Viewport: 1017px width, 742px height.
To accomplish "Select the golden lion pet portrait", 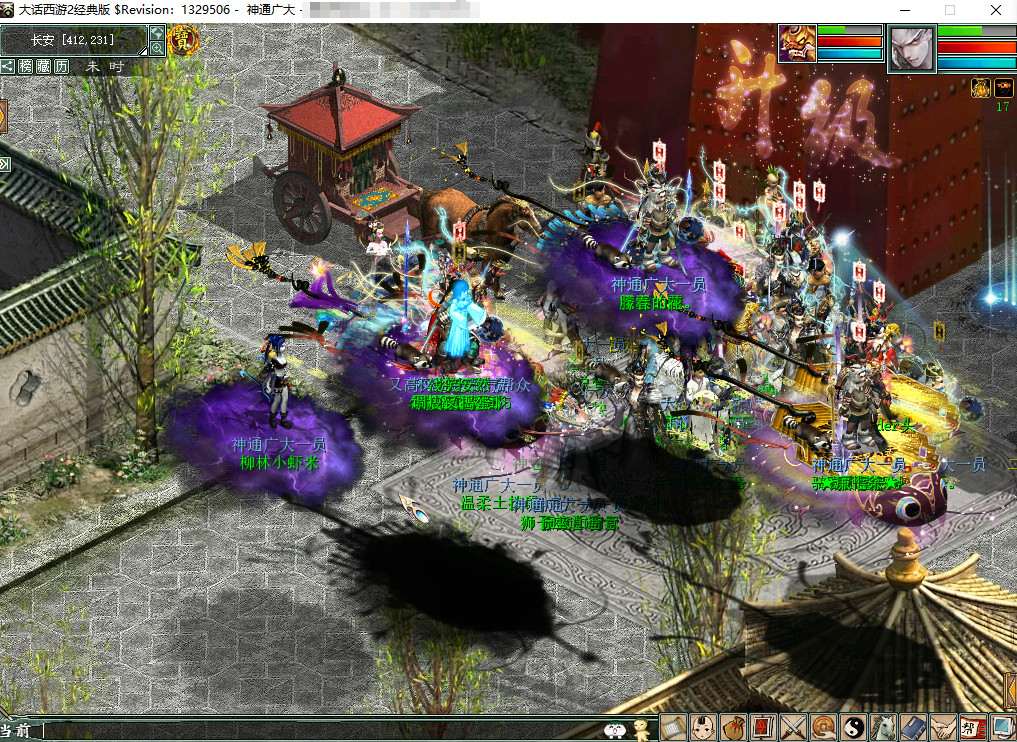I will point(797,44).
